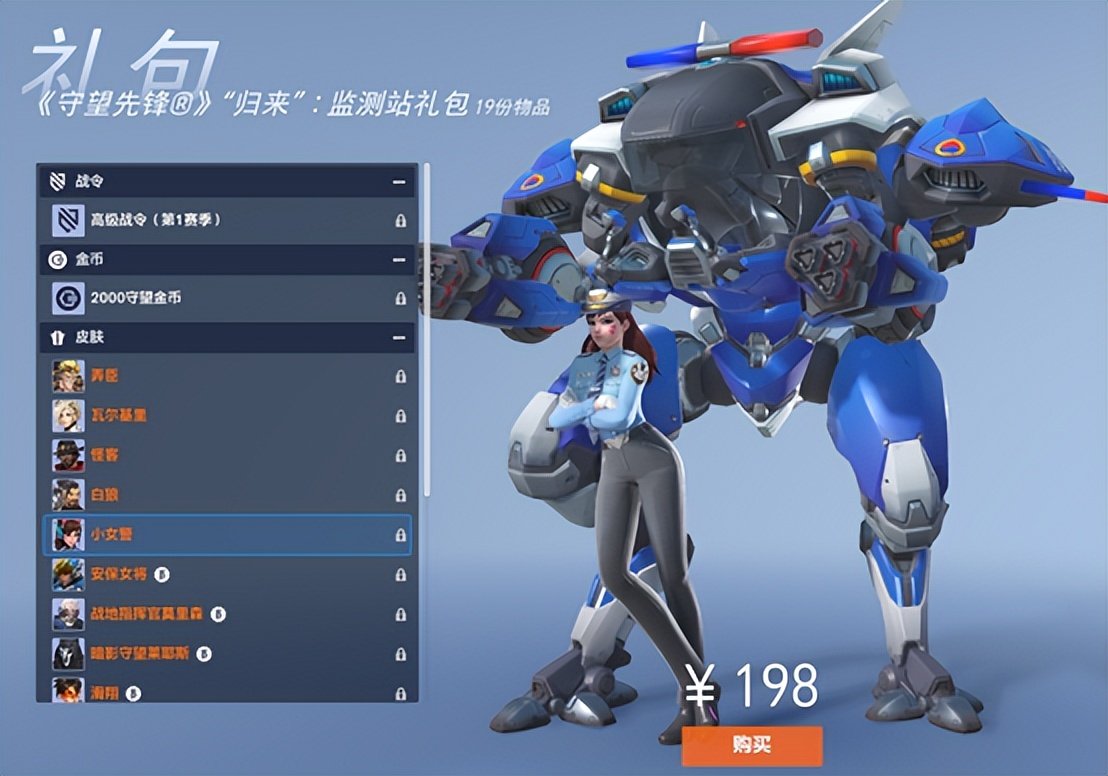Preview the 暗影守望莱耶斯 skin

[x=228, y=653]
